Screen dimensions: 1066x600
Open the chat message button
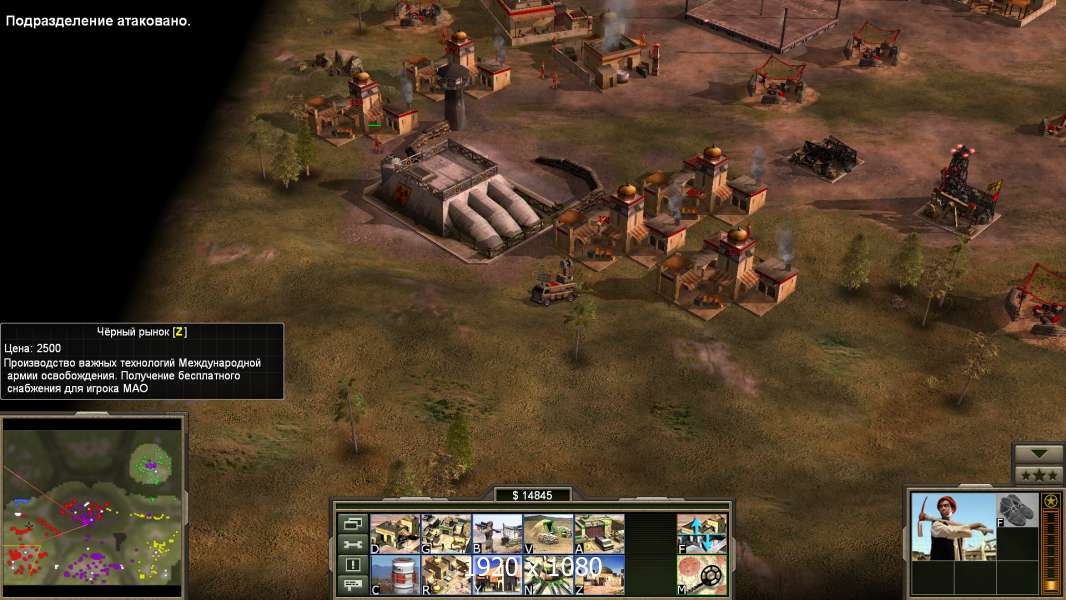[352, 586]
